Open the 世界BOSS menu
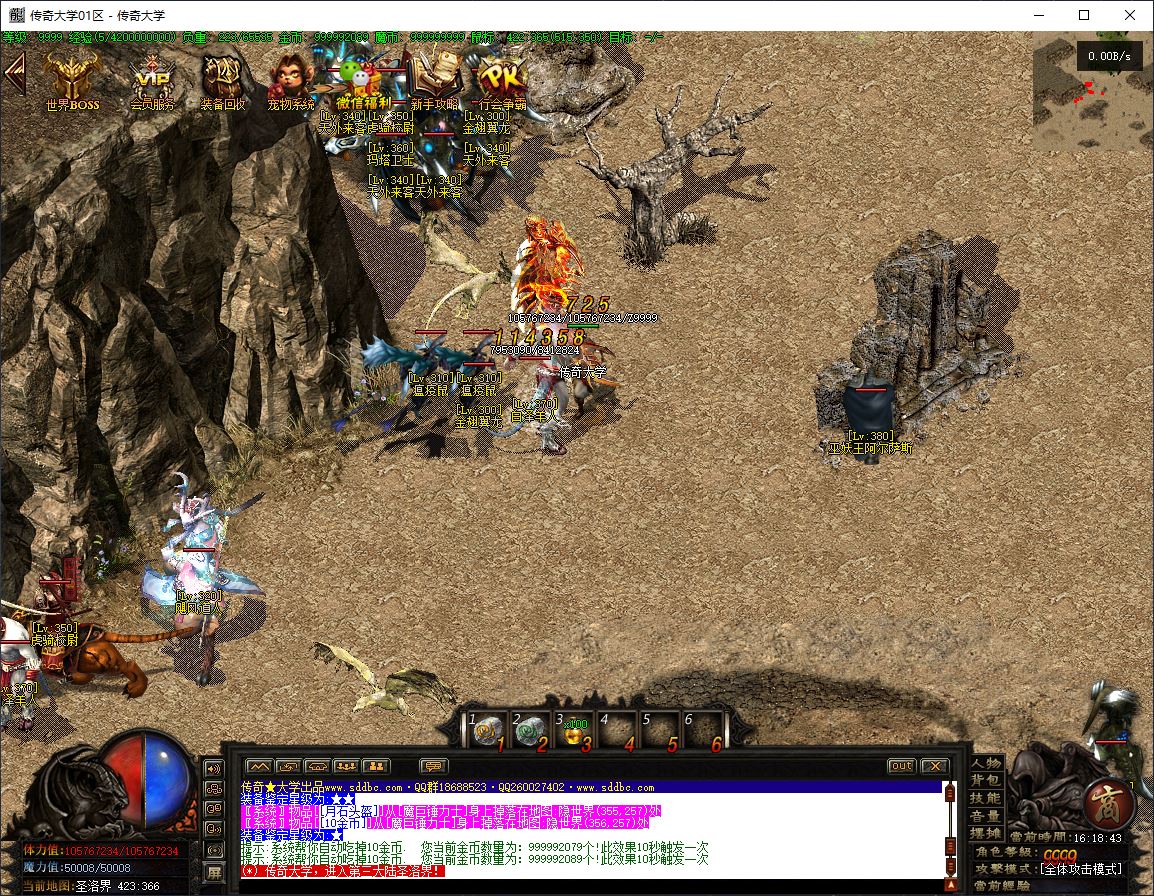This screenshot has width=1154, height=896. coord(73,78)
